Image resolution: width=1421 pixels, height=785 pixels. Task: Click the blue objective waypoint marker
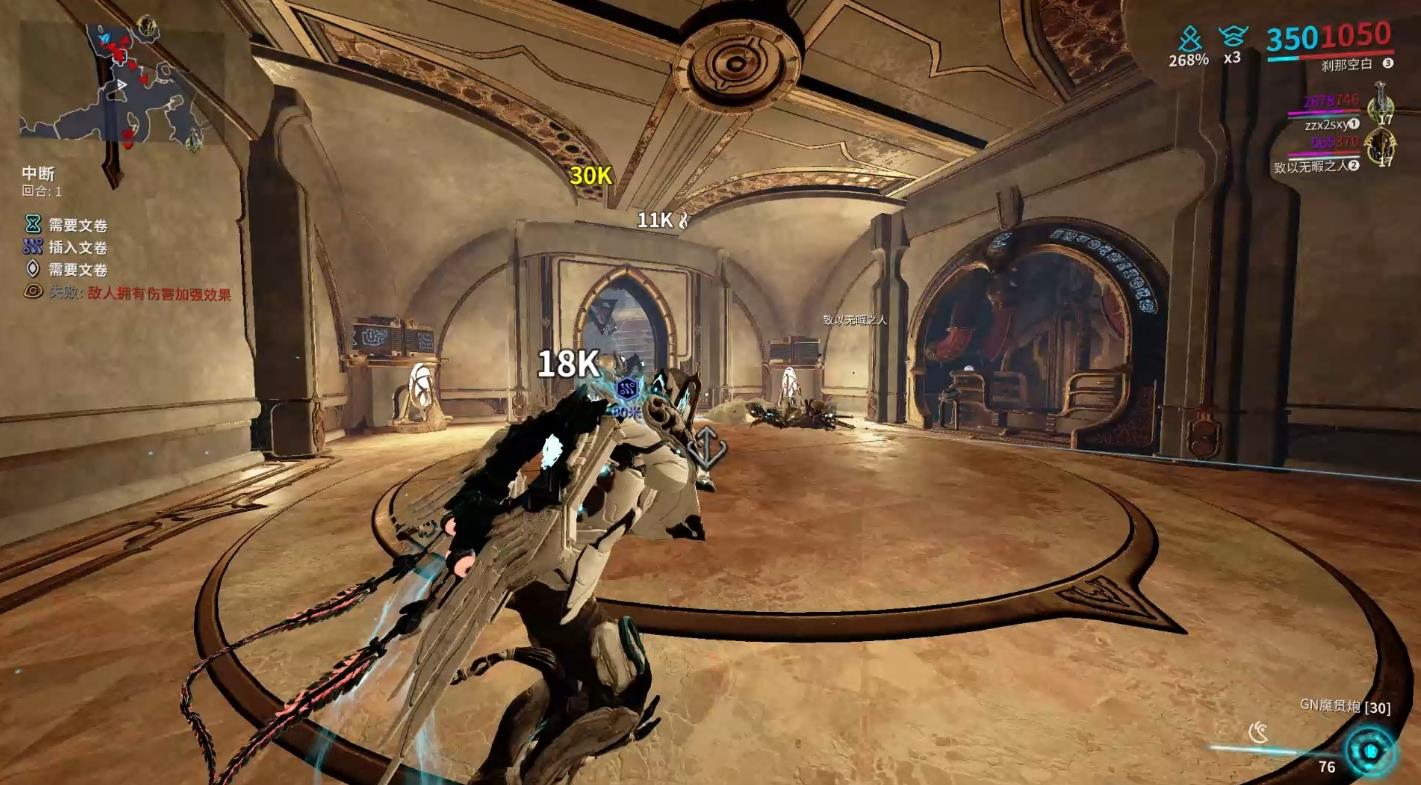[x=627, y=389]
